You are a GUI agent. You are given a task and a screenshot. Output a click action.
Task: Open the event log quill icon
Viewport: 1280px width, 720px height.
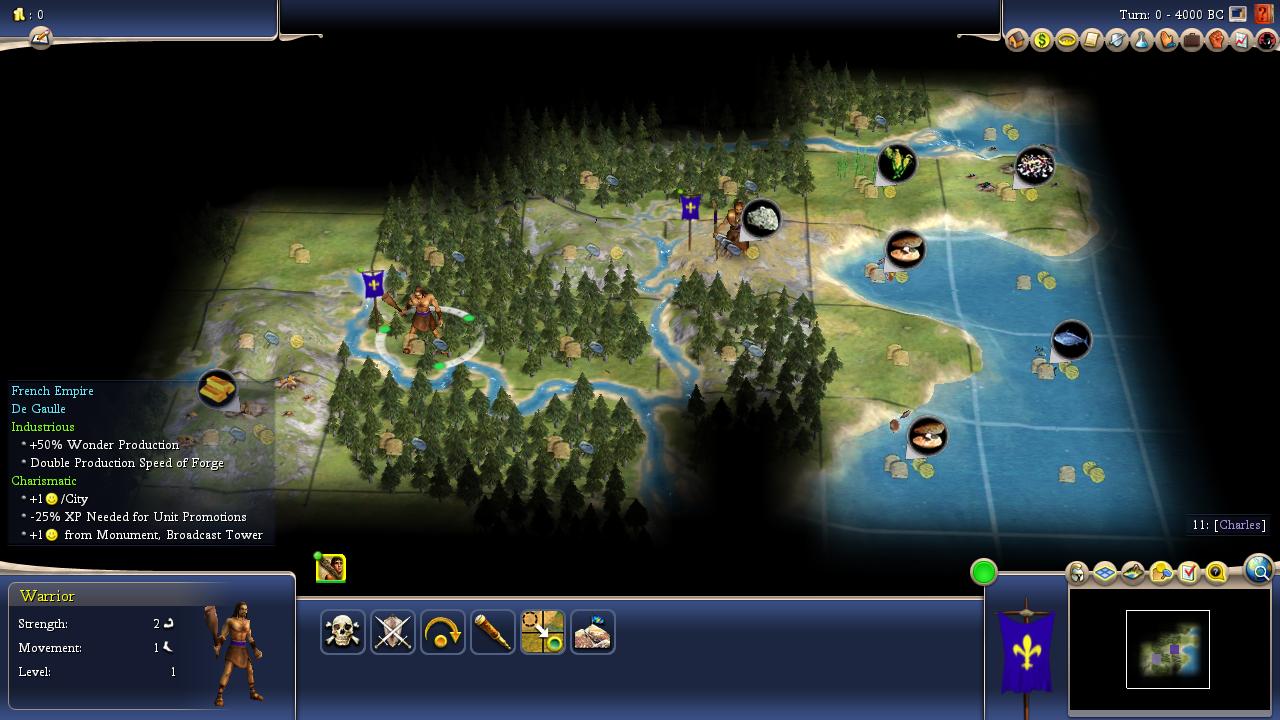coord(40,38)
